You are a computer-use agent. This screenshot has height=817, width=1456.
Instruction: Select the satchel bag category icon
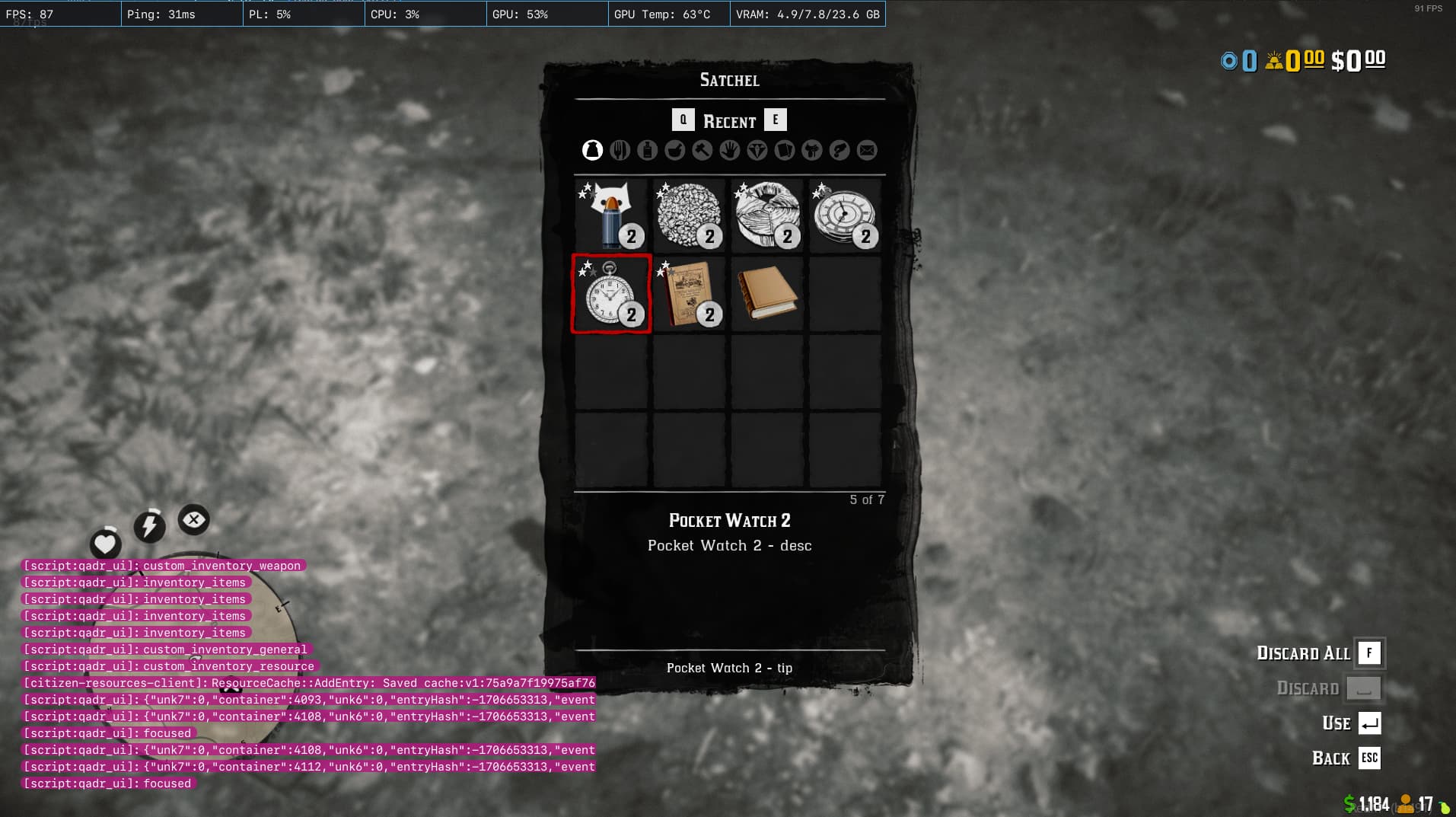(592, 150)
